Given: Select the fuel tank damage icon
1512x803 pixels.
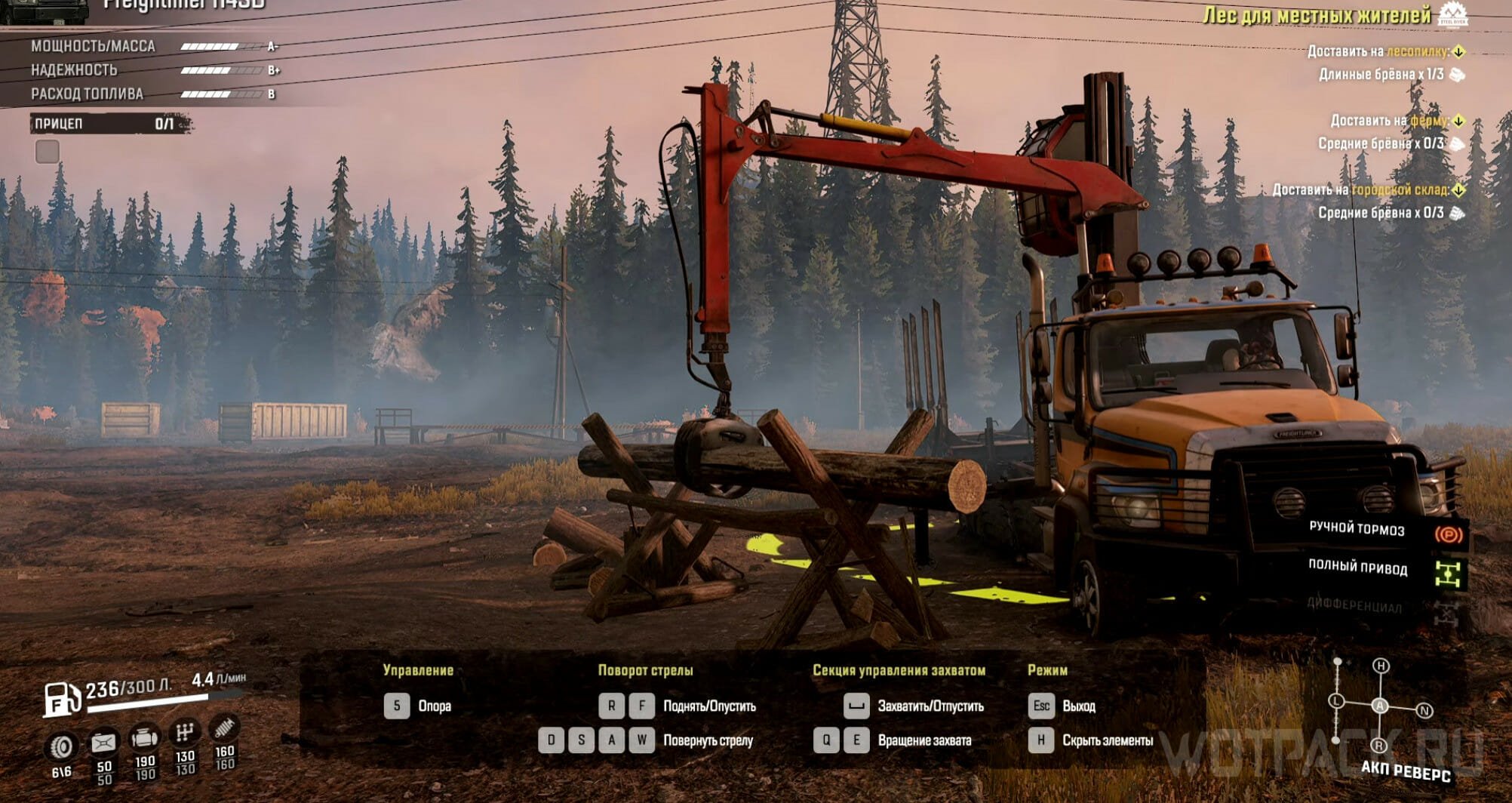Looking at the screenshot, I should click(103, 743).
